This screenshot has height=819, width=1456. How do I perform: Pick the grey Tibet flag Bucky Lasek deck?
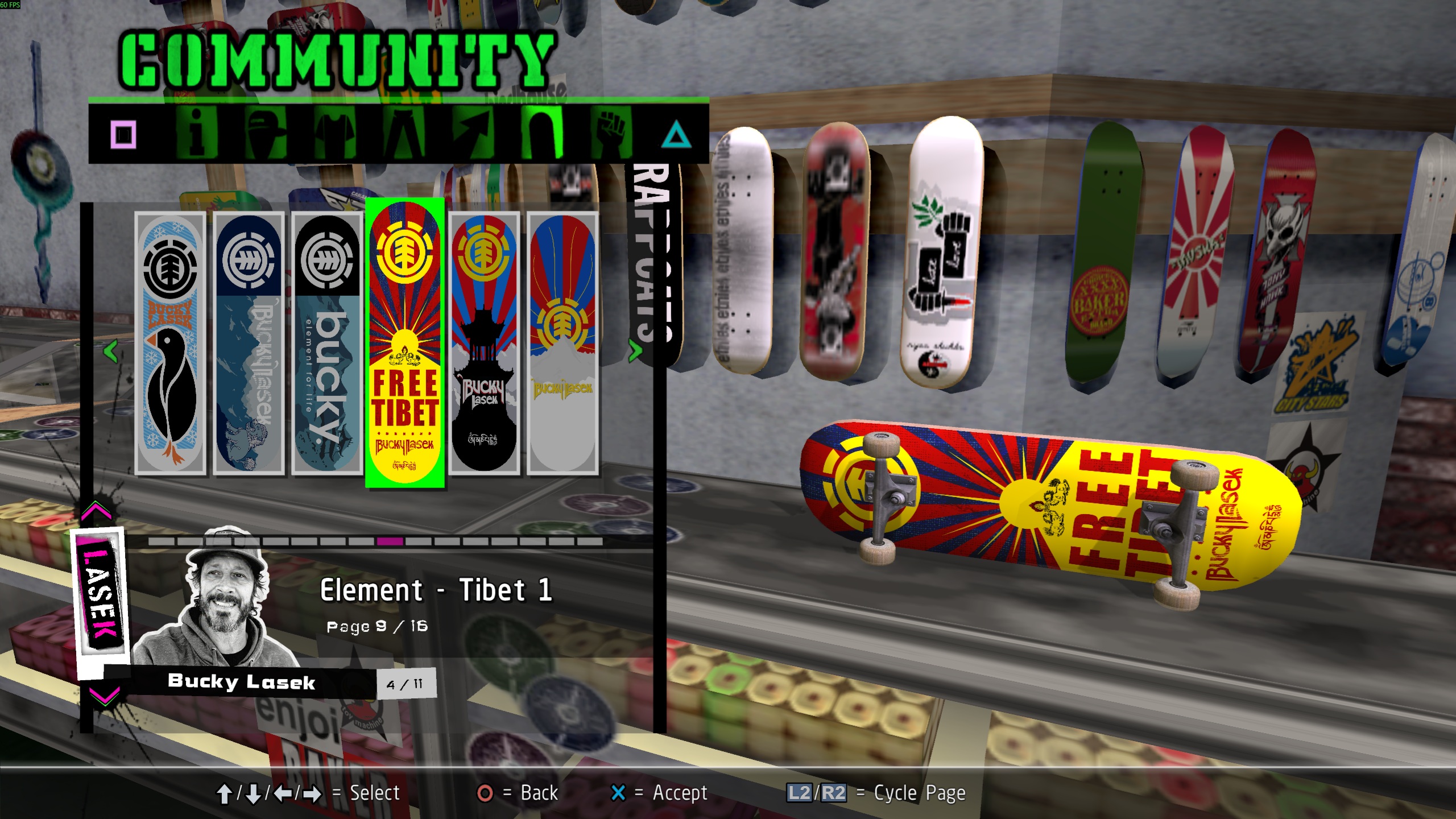562,343
